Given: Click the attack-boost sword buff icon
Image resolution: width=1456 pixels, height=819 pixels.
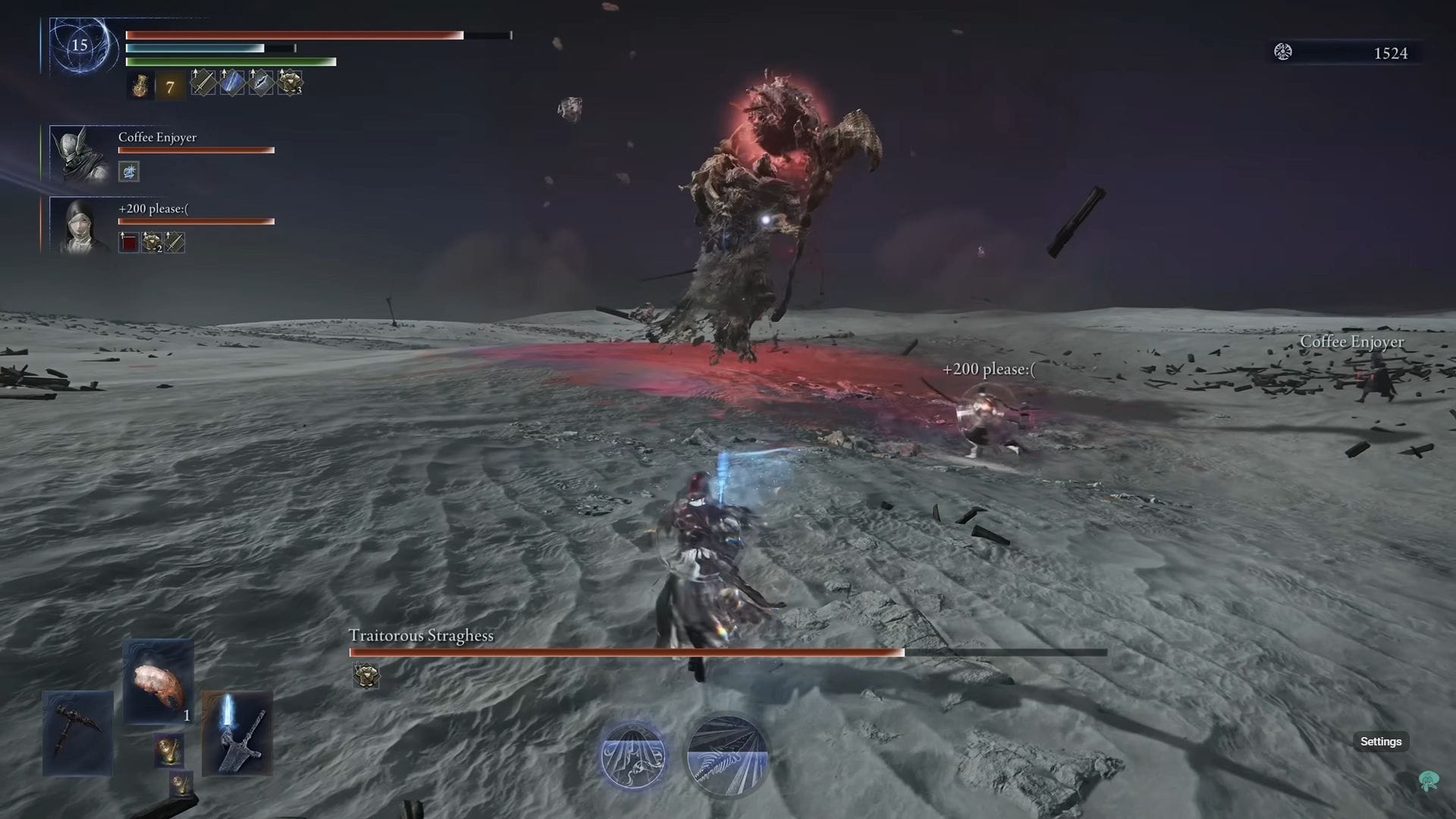Looking at the screenshot, I should point(203,83).
